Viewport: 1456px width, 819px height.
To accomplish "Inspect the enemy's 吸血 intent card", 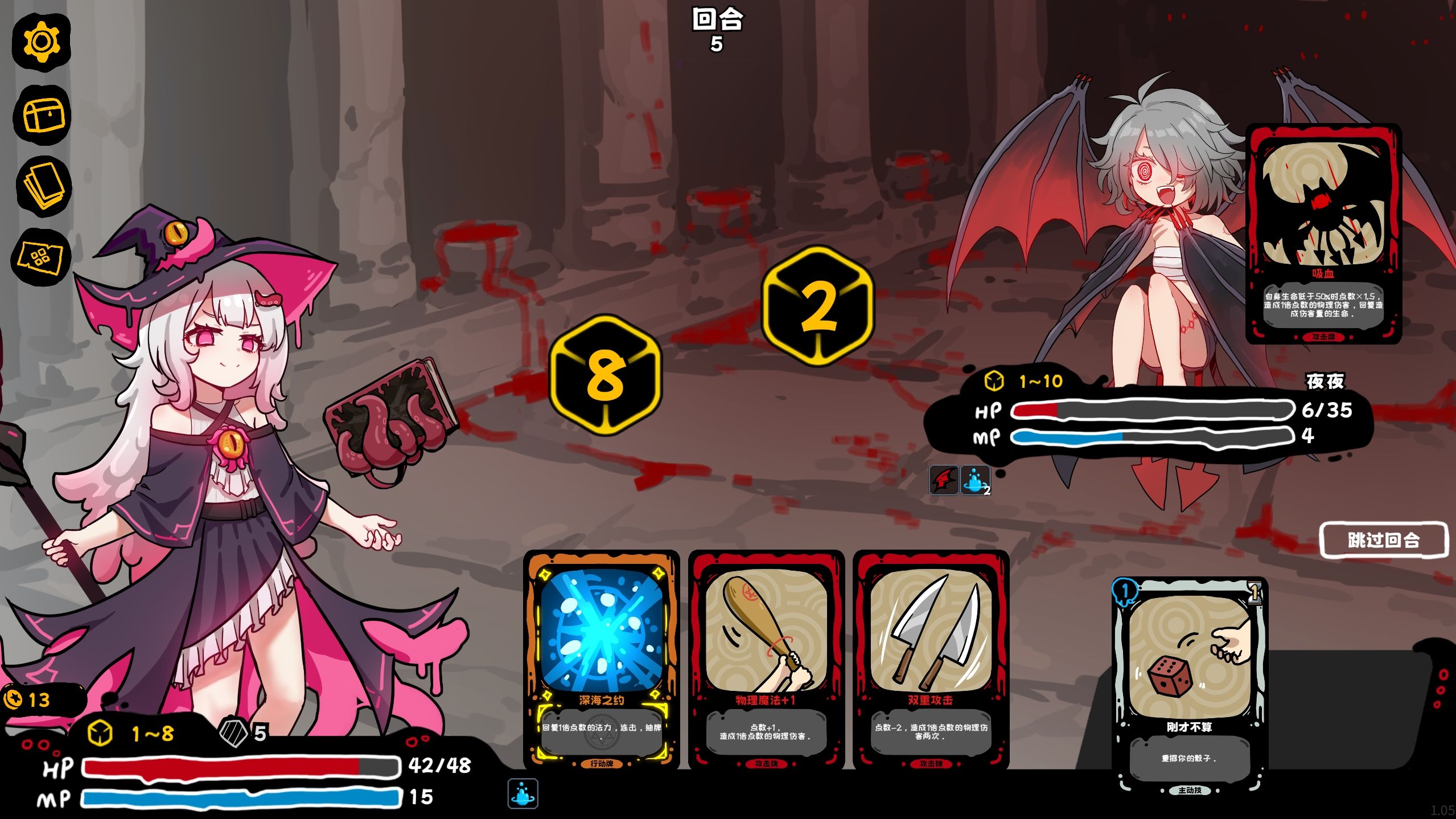I will pos(1323,234).
